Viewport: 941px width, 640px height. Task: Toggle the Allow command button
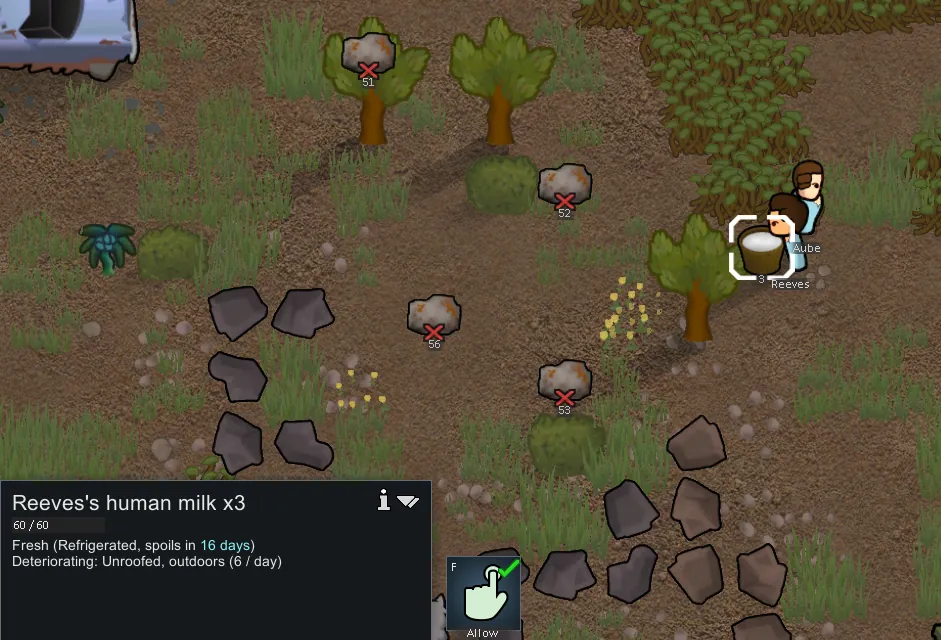point(483,592)
